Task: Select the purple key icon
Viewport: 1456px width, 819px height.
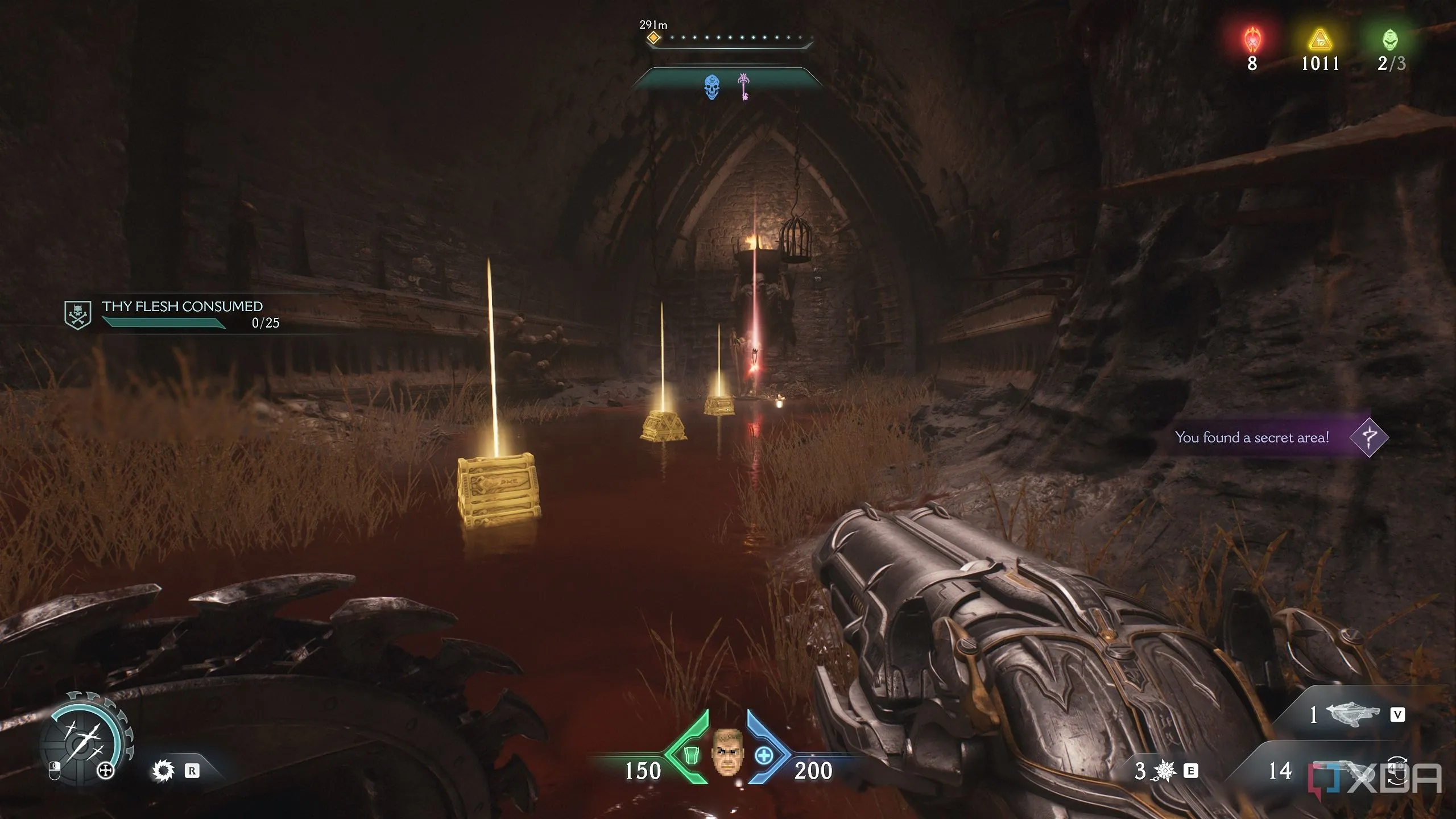Action: (x=743, y=86)
